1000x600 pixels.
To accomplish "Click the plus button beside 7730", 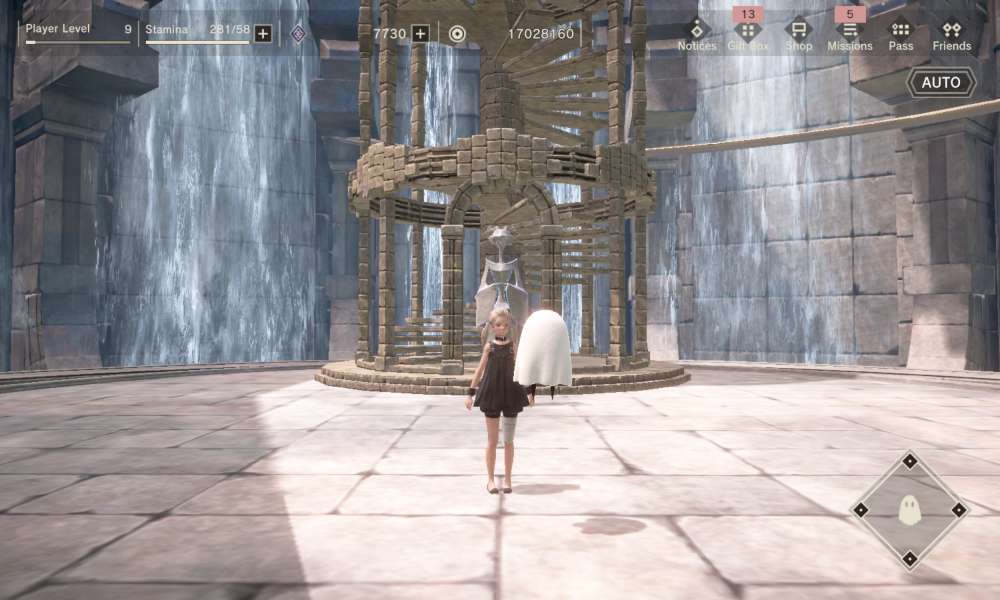I will [421, 34].
